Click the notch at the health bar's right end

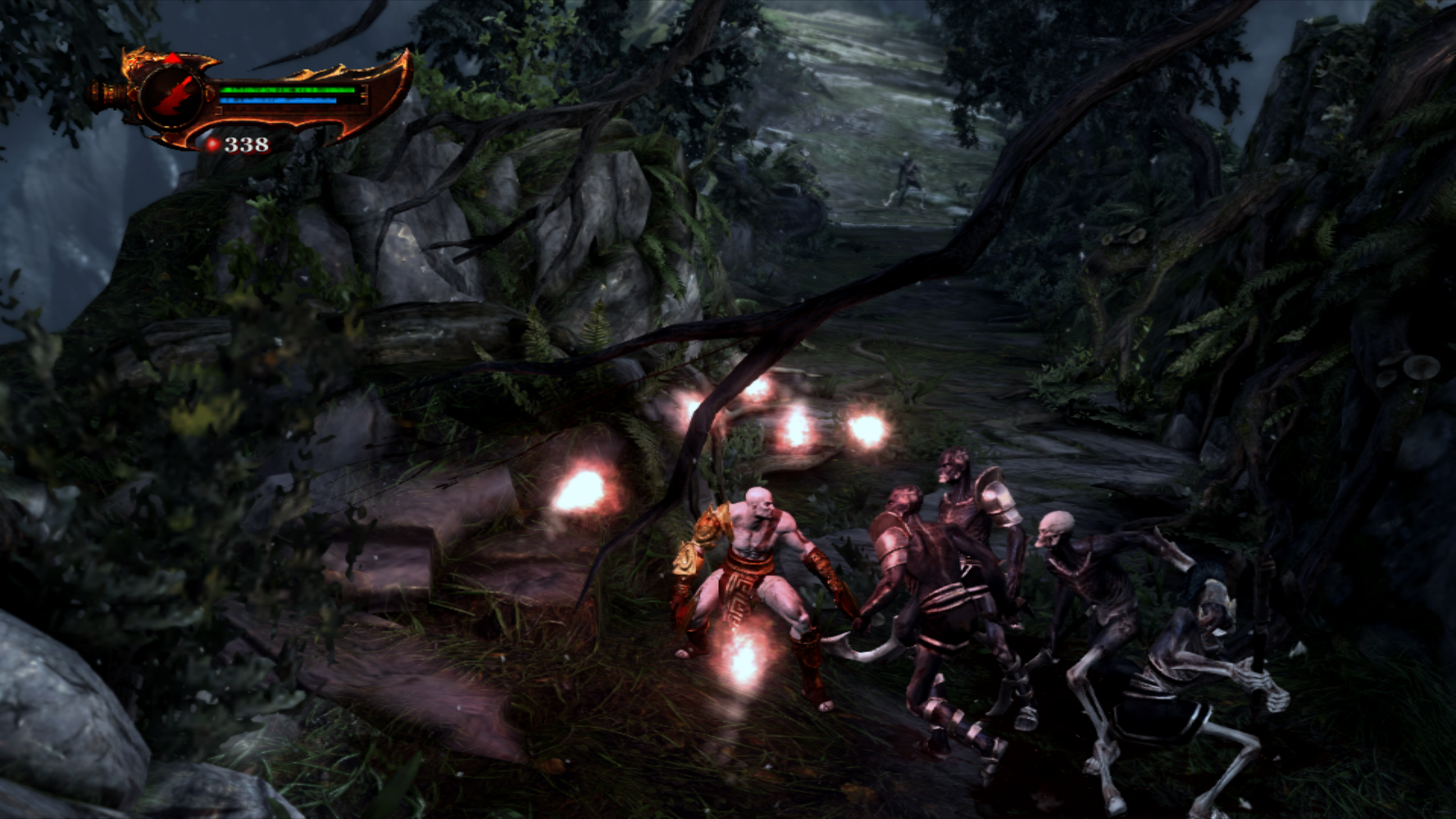coord(364,89)
